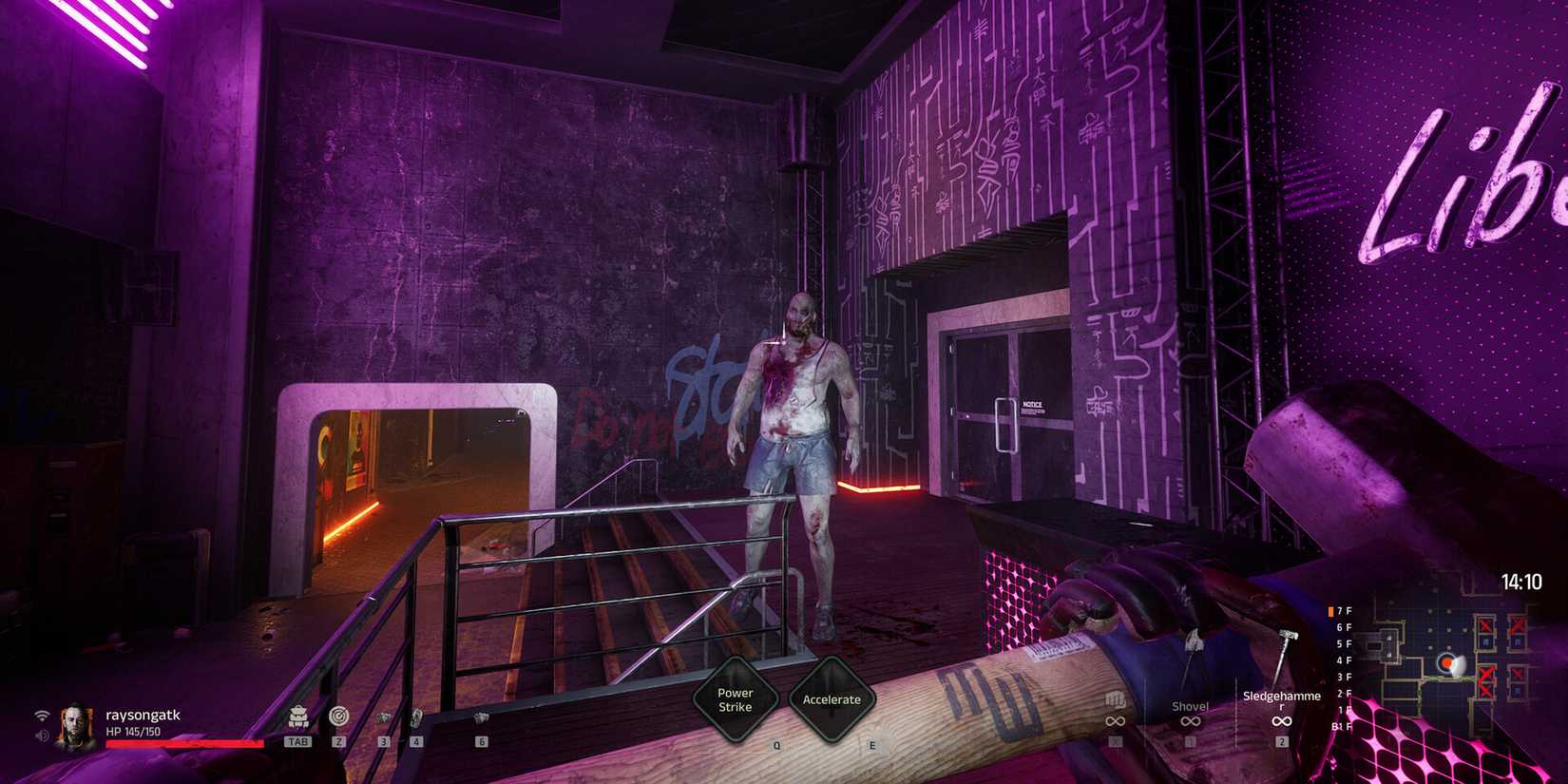Image resolution: width=1568 pixels, height=784 pixels.
Task: Select the target reticle icon bound to Z
Action: 339,717
